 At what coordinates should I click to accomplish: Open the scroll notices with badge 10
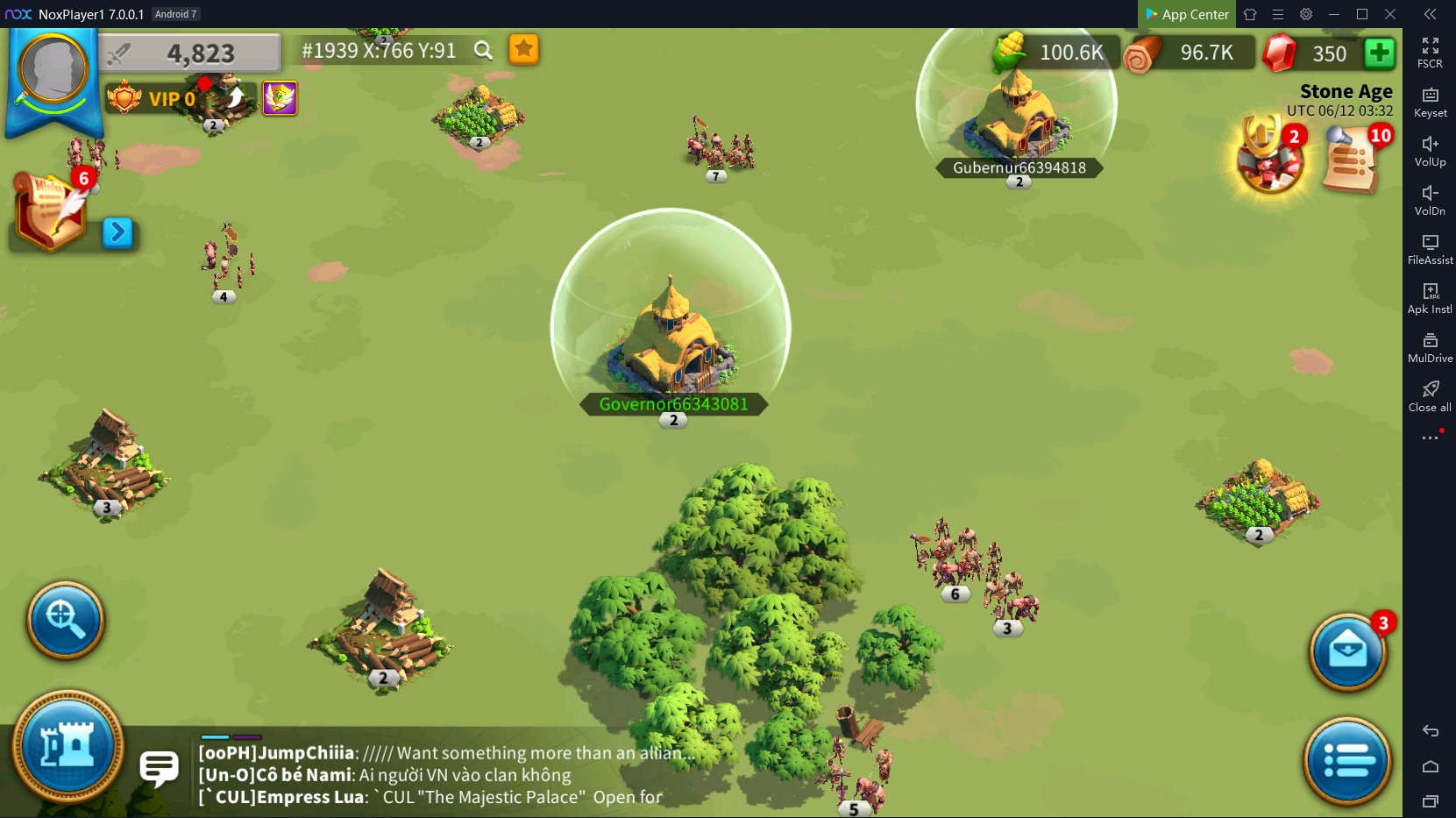(1351, 159)
